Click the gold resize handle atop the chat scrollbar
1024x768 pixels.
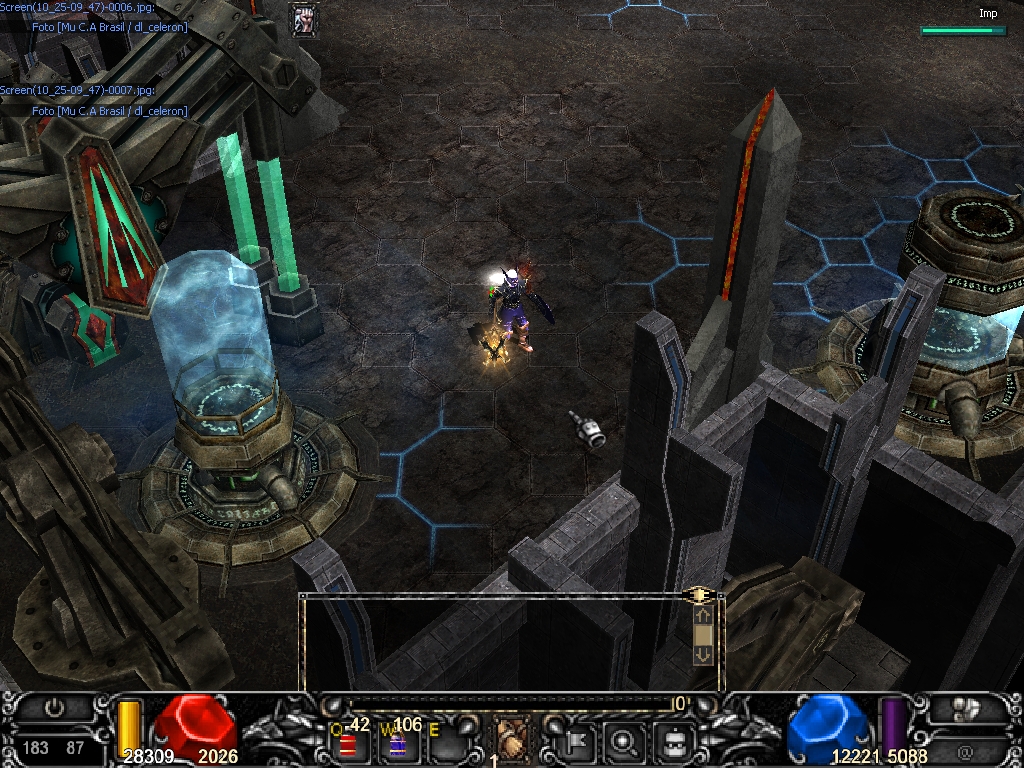tap(701, 595)
